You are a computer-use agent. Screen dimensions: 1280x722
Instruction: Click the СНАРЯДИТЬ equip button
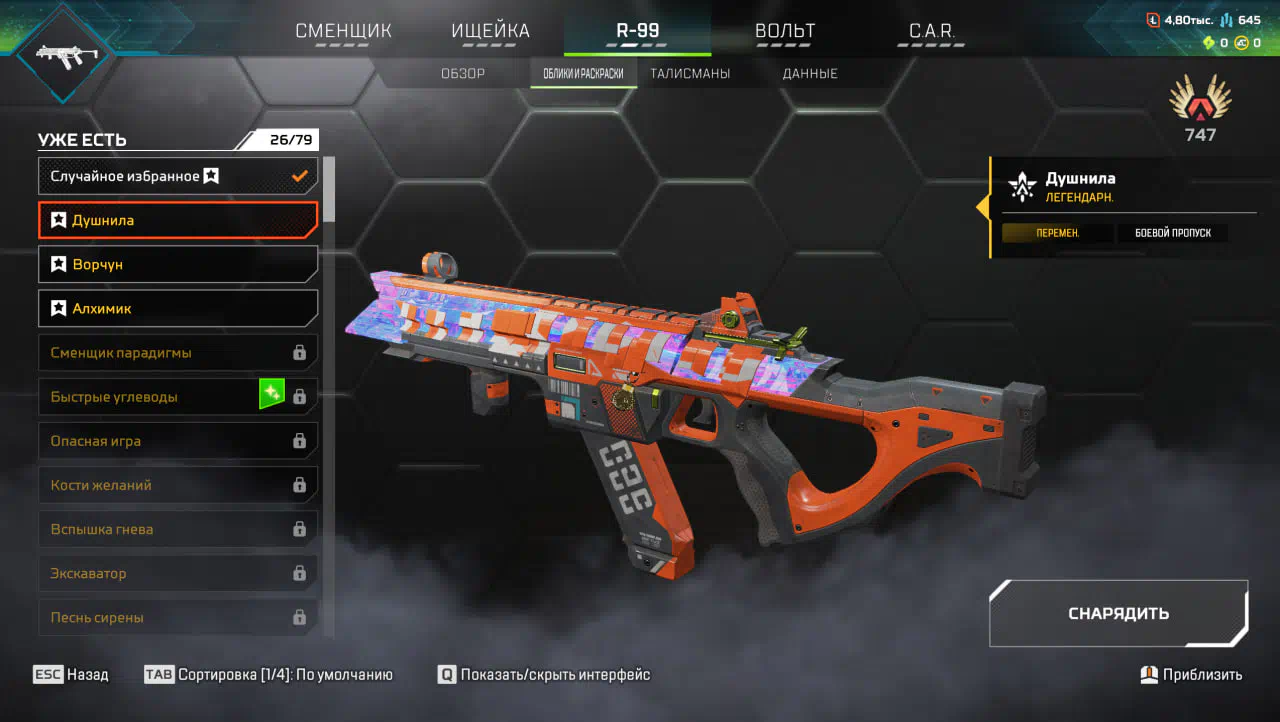(1118, 613)
